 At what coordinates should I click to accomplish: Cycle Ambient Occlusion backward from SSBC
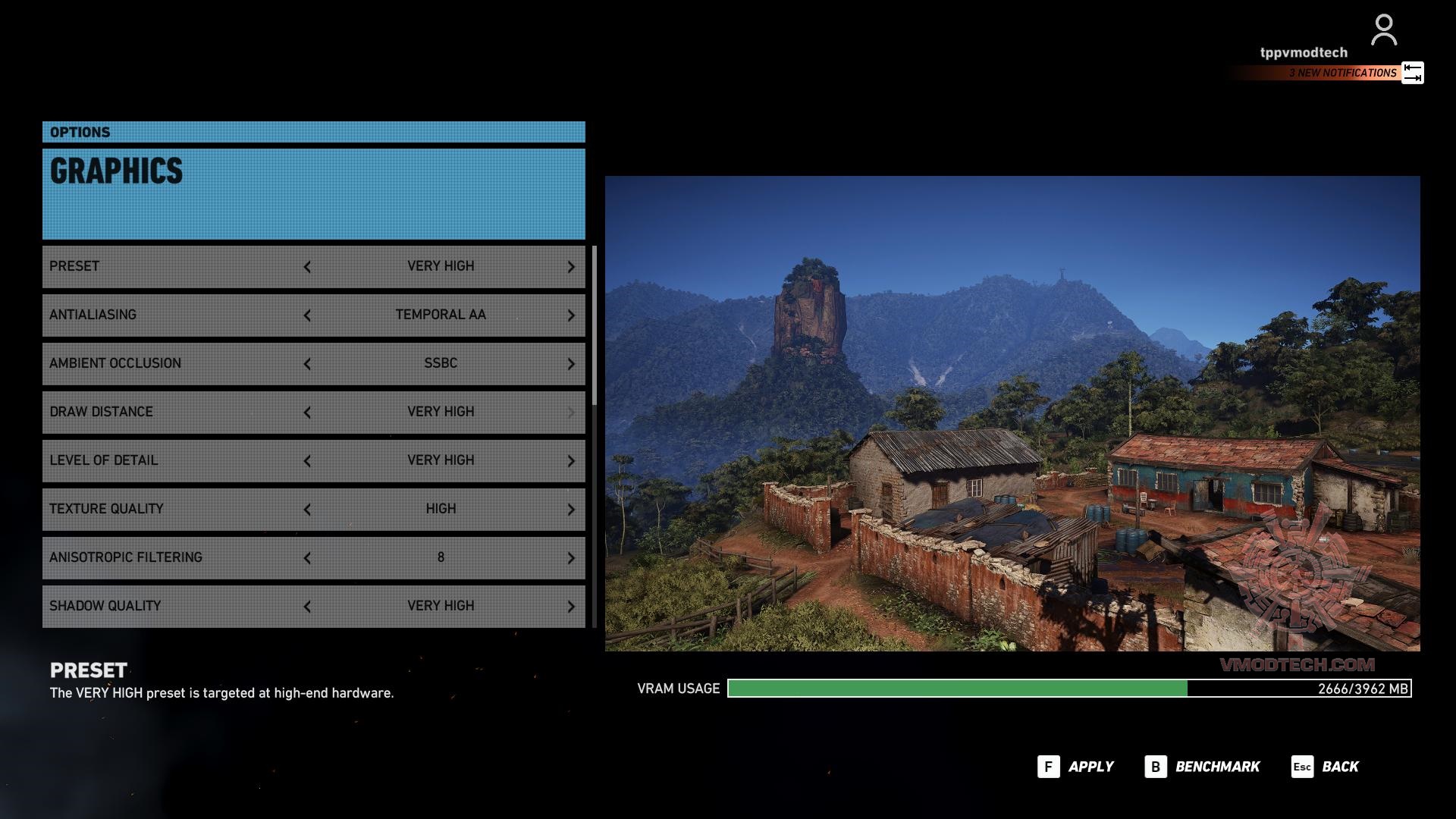coord(307,364)
